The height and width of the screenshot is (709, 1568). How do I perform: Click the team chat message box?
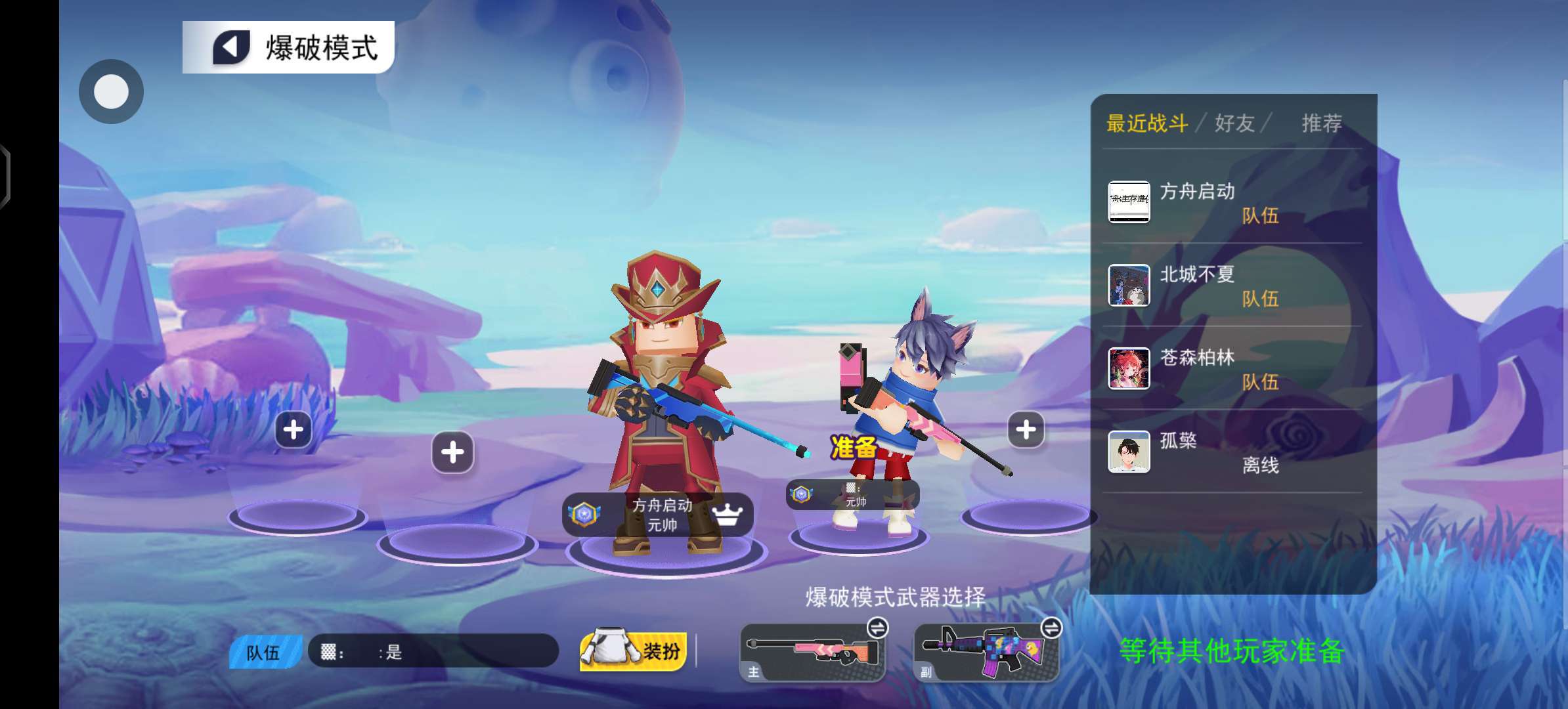(433, 651)
